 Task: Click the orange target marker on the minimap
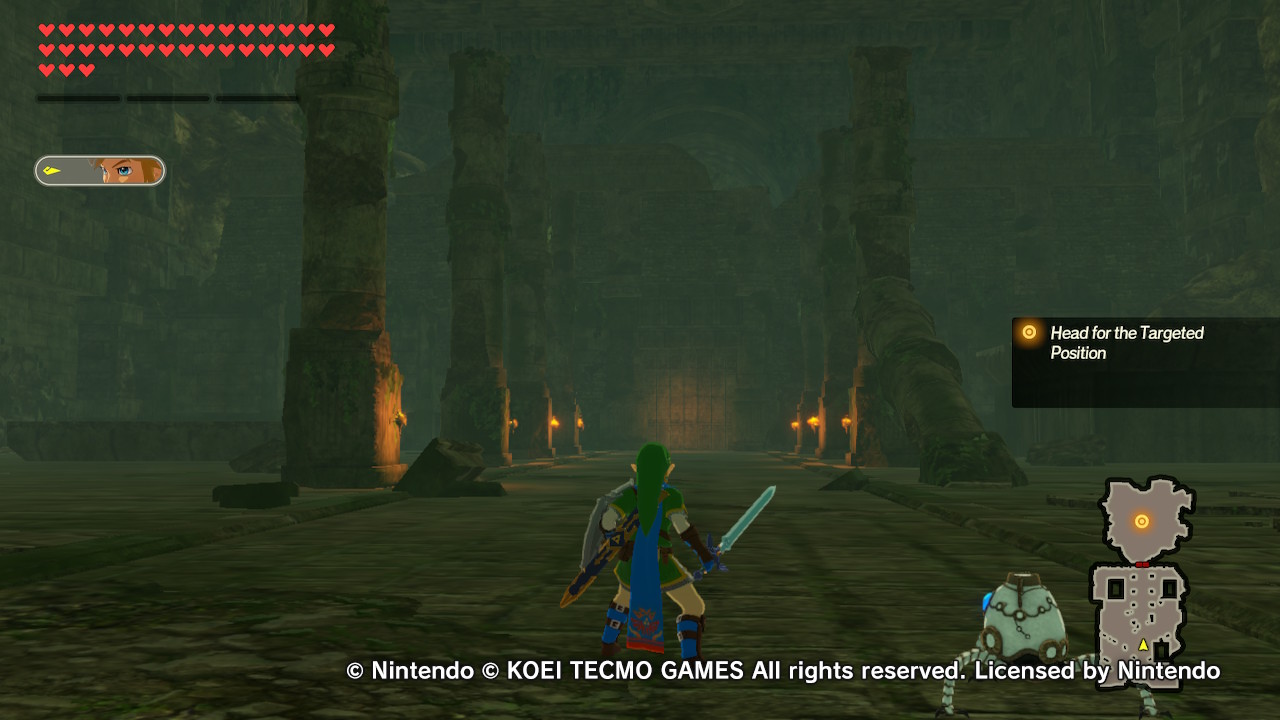(1142, 520)
